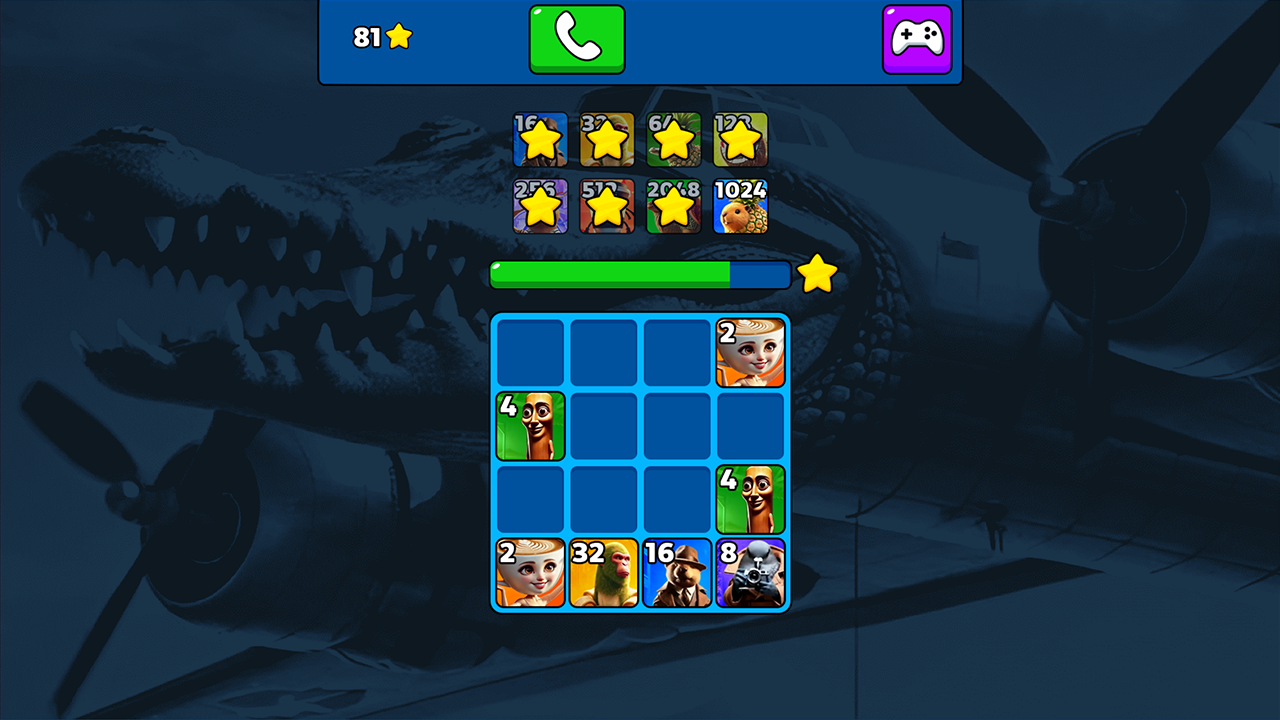Tap the green phone call button
The image size is (1280, 720).
pos(577,40)
